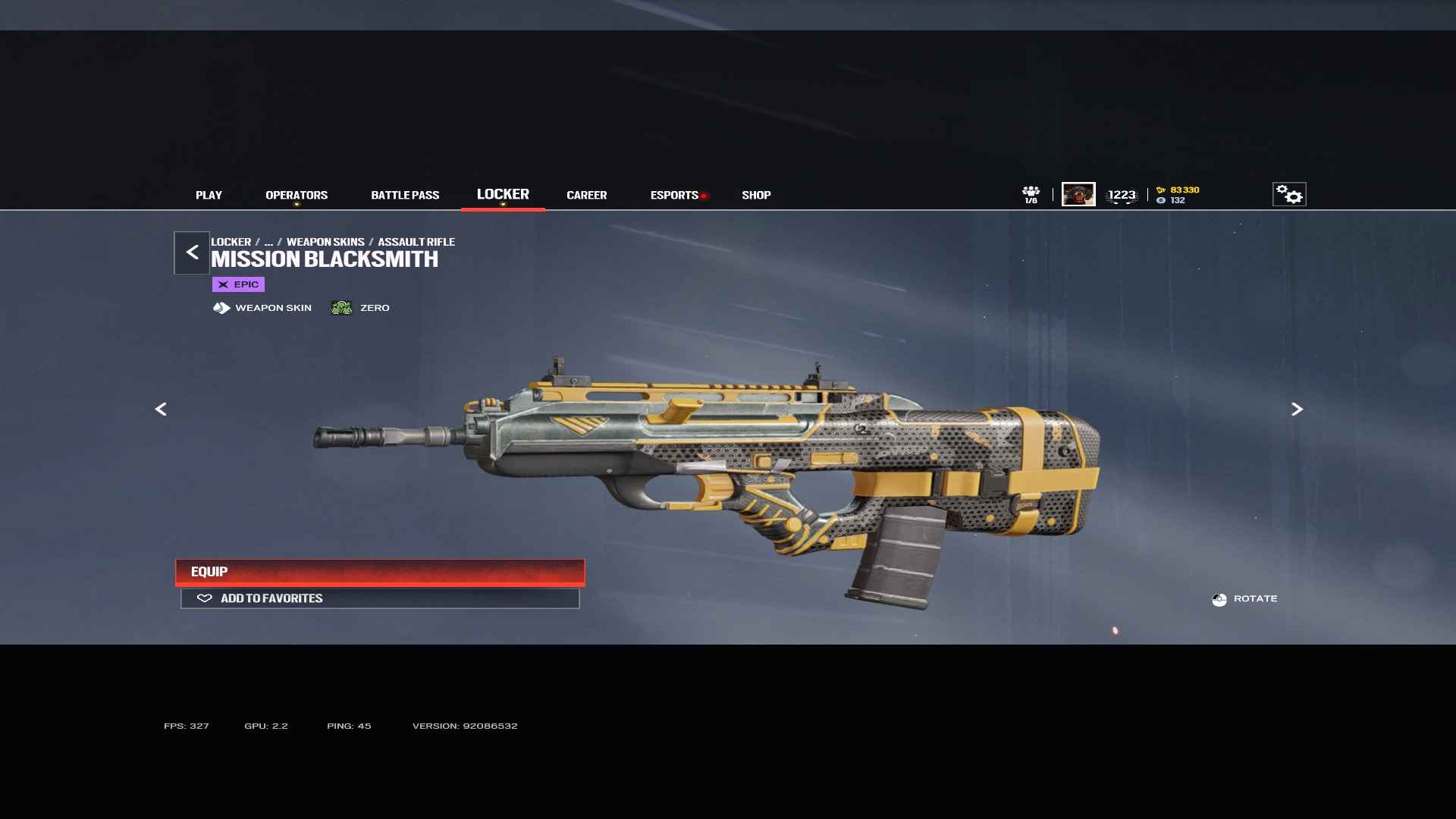1456x819 pixels.
Task: Add this weapon skin to favorites
Action: pos(380,598)
